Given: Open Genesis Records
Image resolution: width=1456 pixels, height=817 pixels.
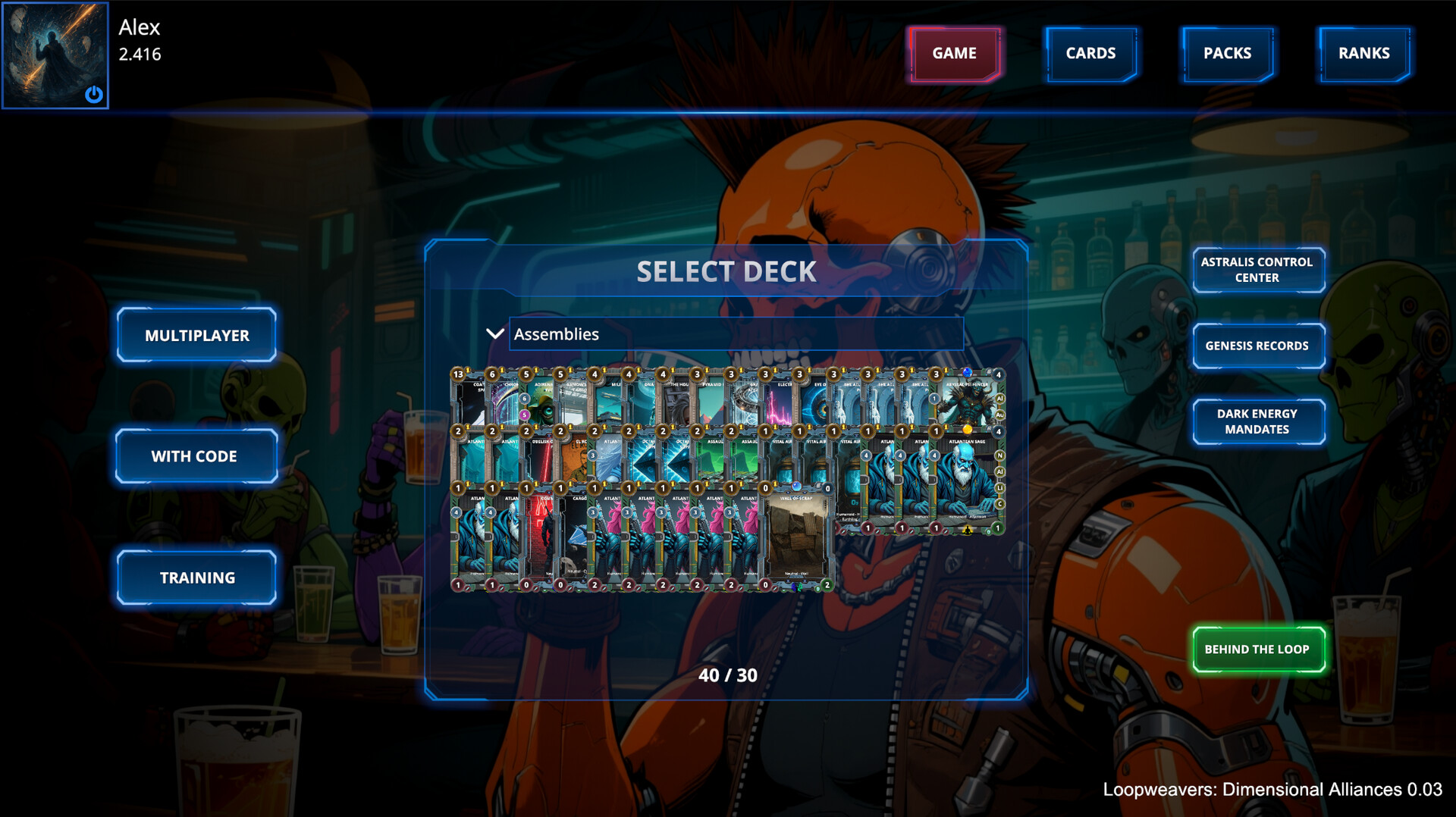Looking at the screenshot, I should pyautogui.click(x=1257, y=346).
